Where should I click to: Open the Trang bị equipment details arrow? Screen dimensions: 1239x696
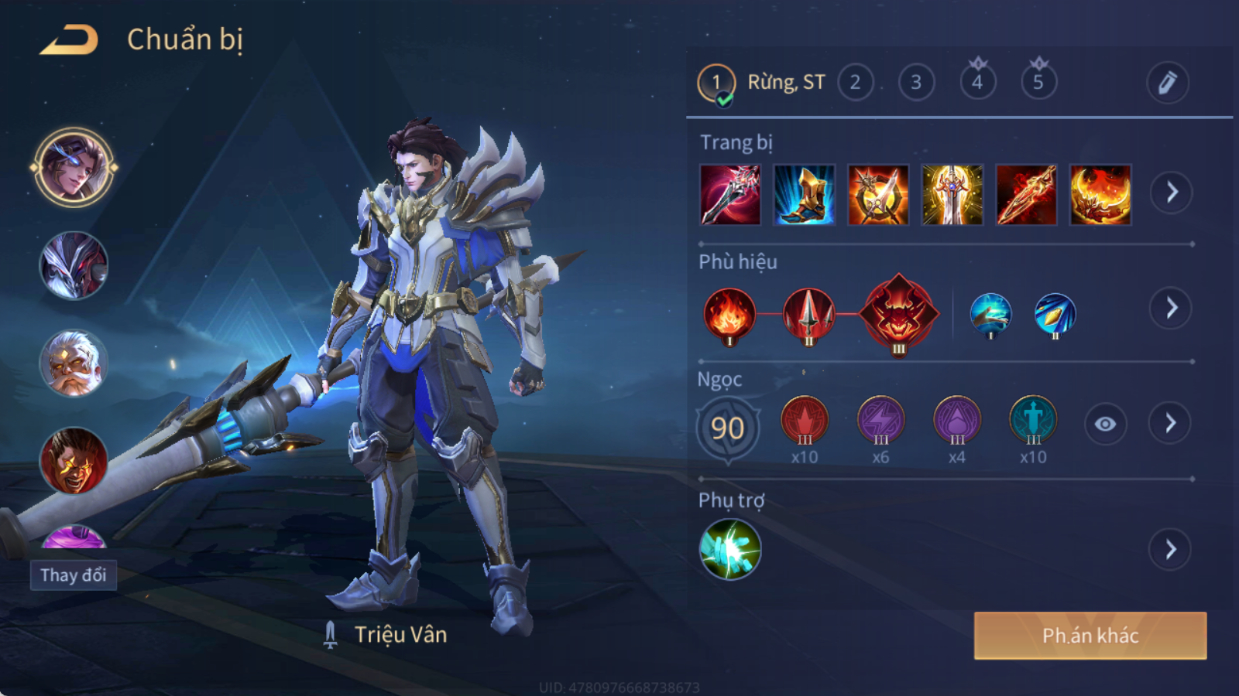tap(1171, 192)
